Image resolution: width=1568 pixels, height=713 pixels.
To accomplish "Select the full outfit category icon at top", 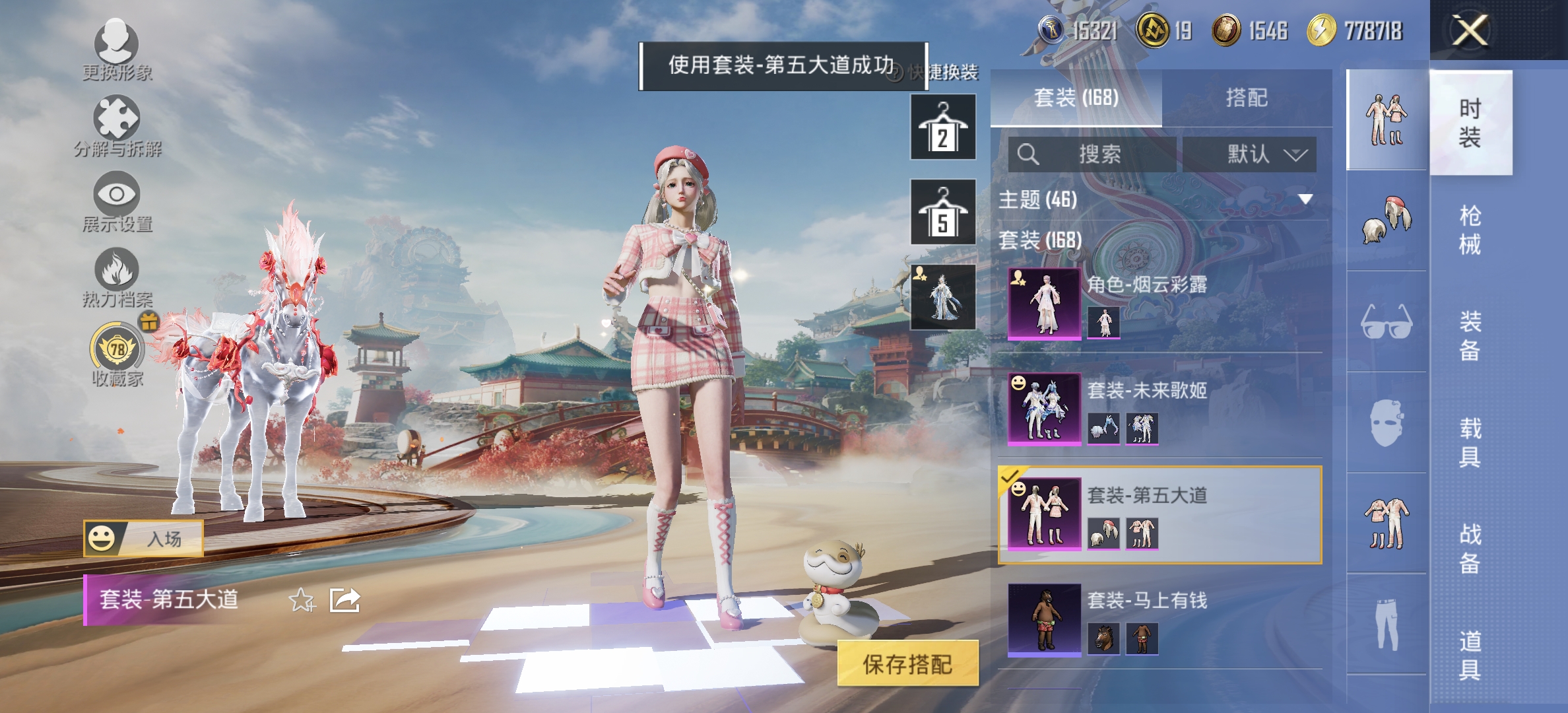I will (1386, 119).
